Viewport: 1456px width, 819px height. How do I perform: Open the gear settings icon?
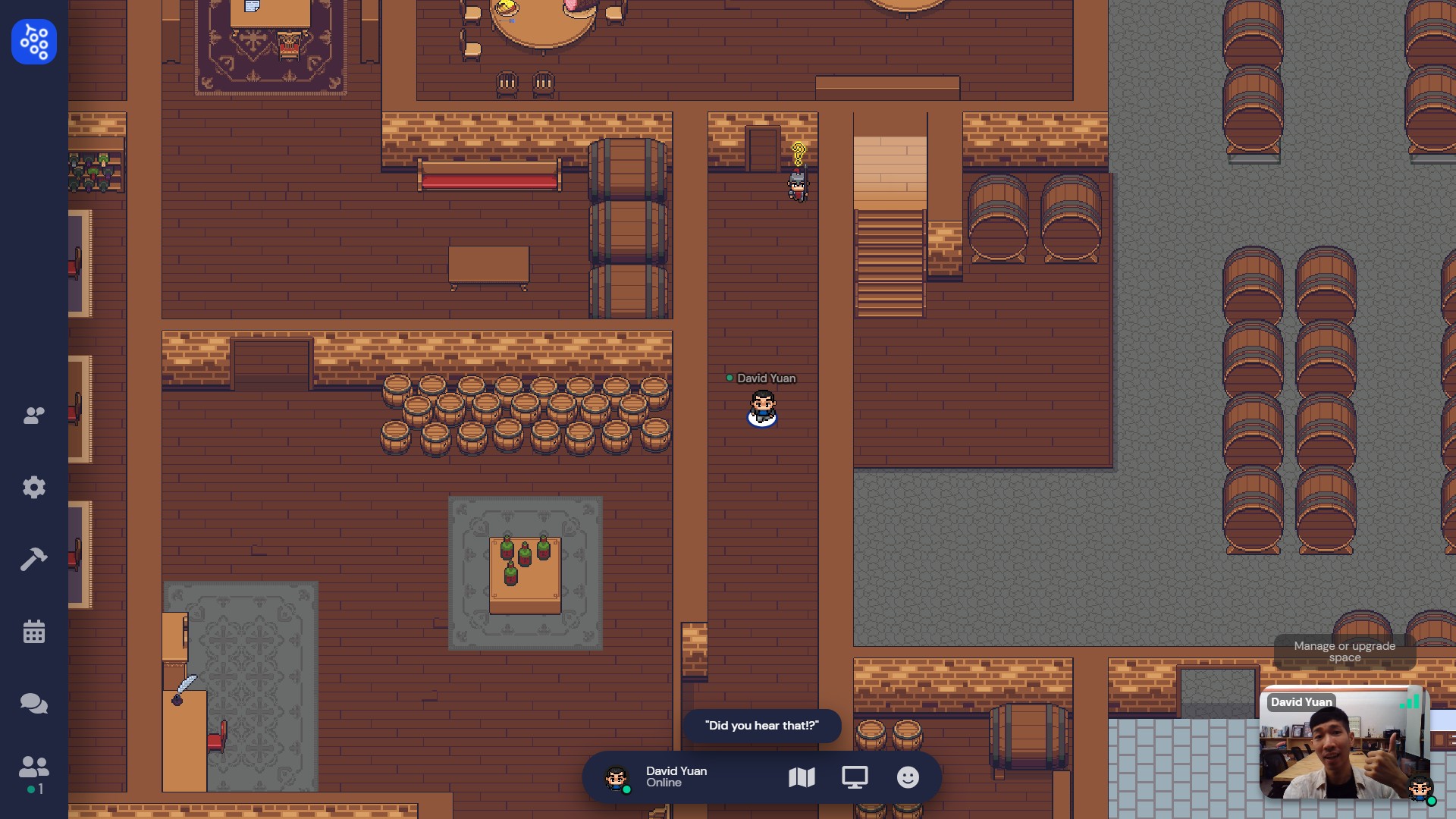34,487
